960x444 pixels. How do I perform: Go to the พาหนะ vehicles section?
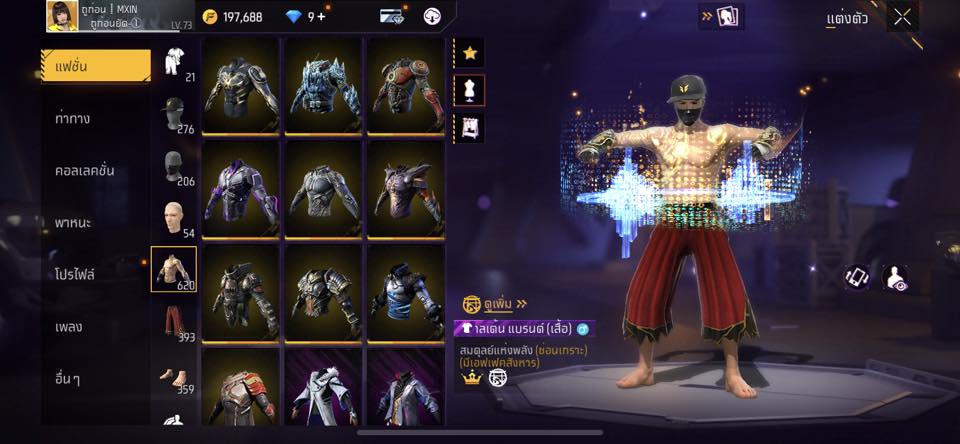coord(74,222)
